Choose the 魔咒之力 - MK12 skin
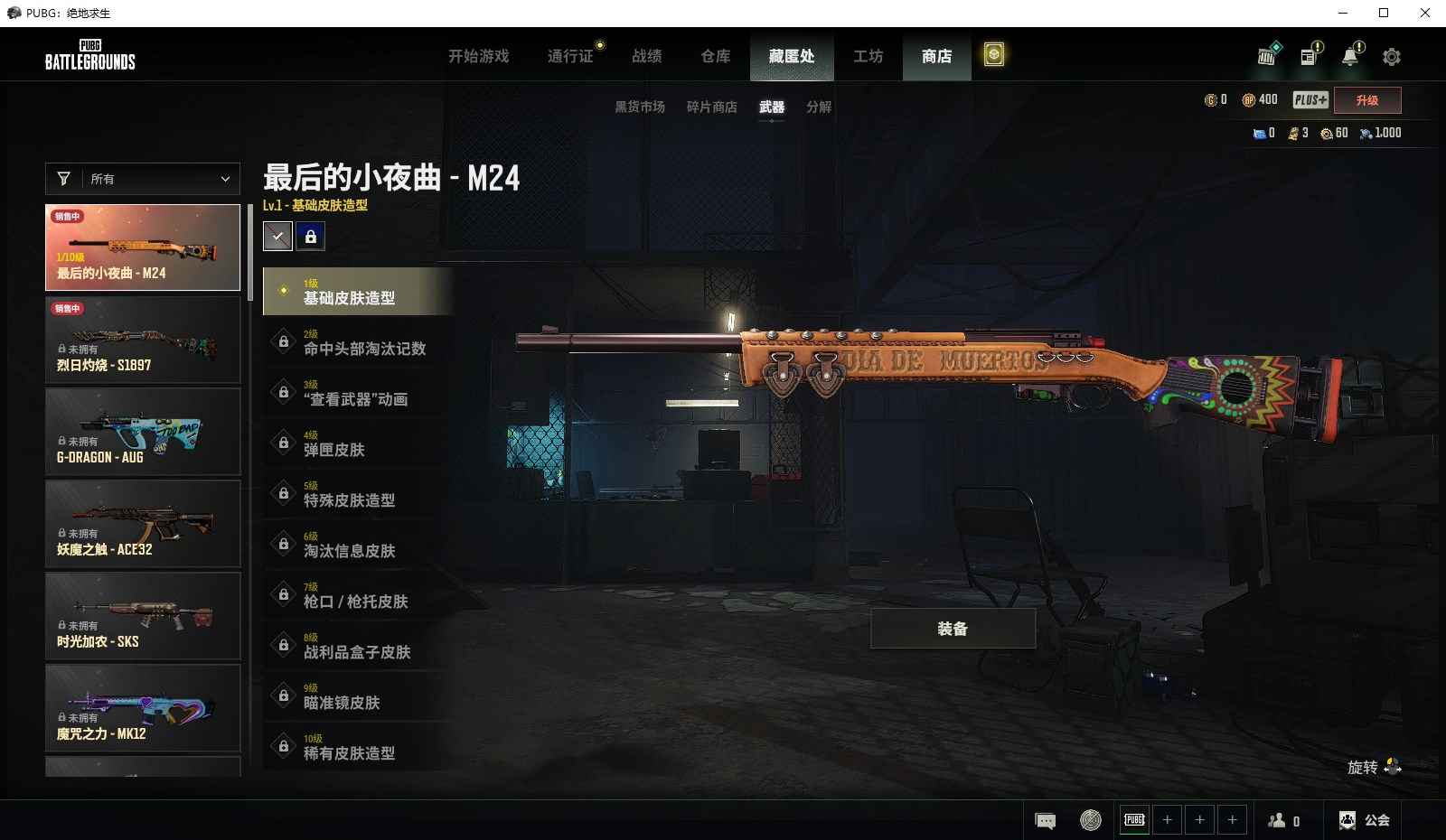Screen dimensions: 1446x840 [143, 708]
